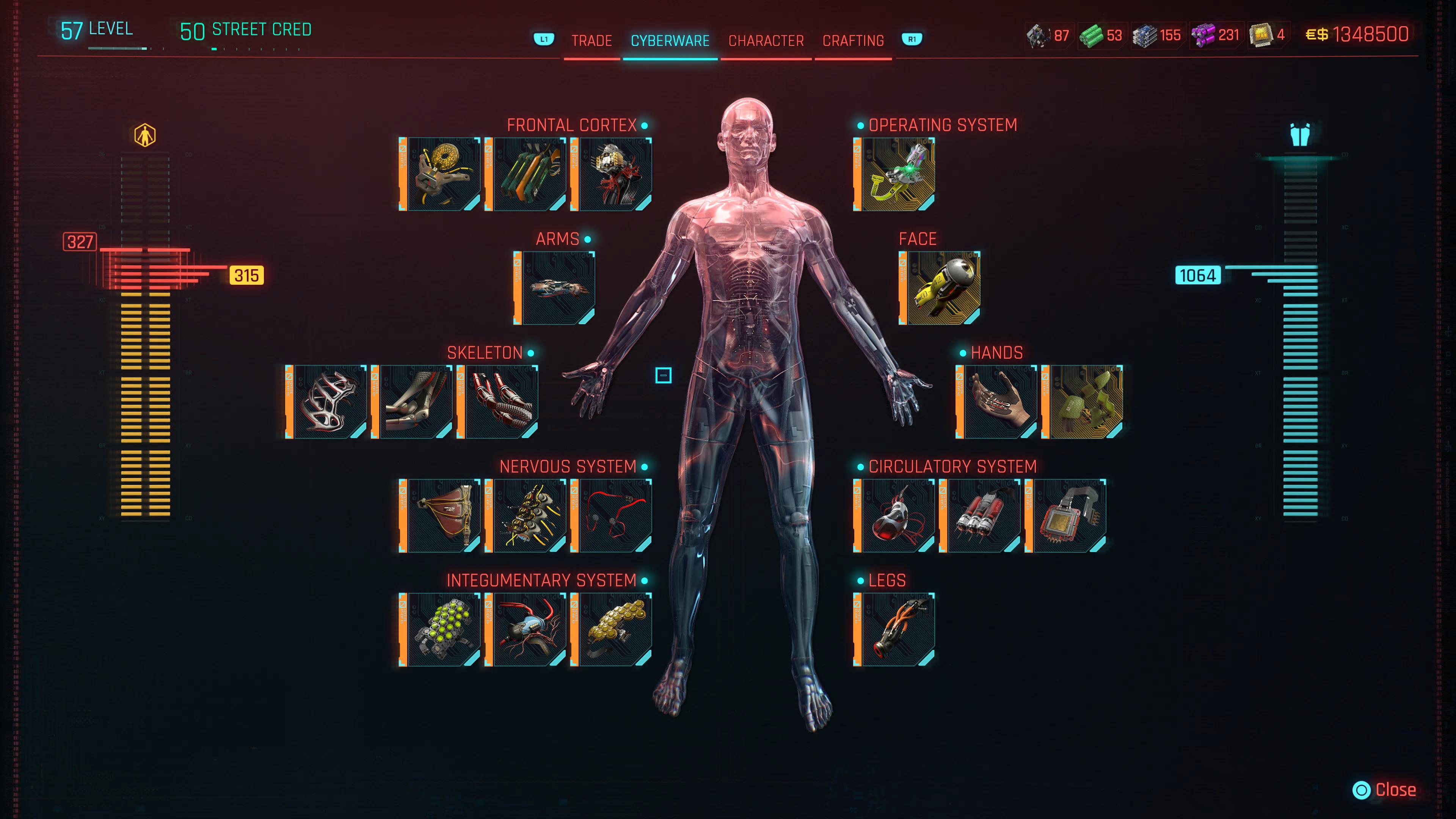Go to the Character tab
Screen dimensions: 1456x819
click(766, 41)
